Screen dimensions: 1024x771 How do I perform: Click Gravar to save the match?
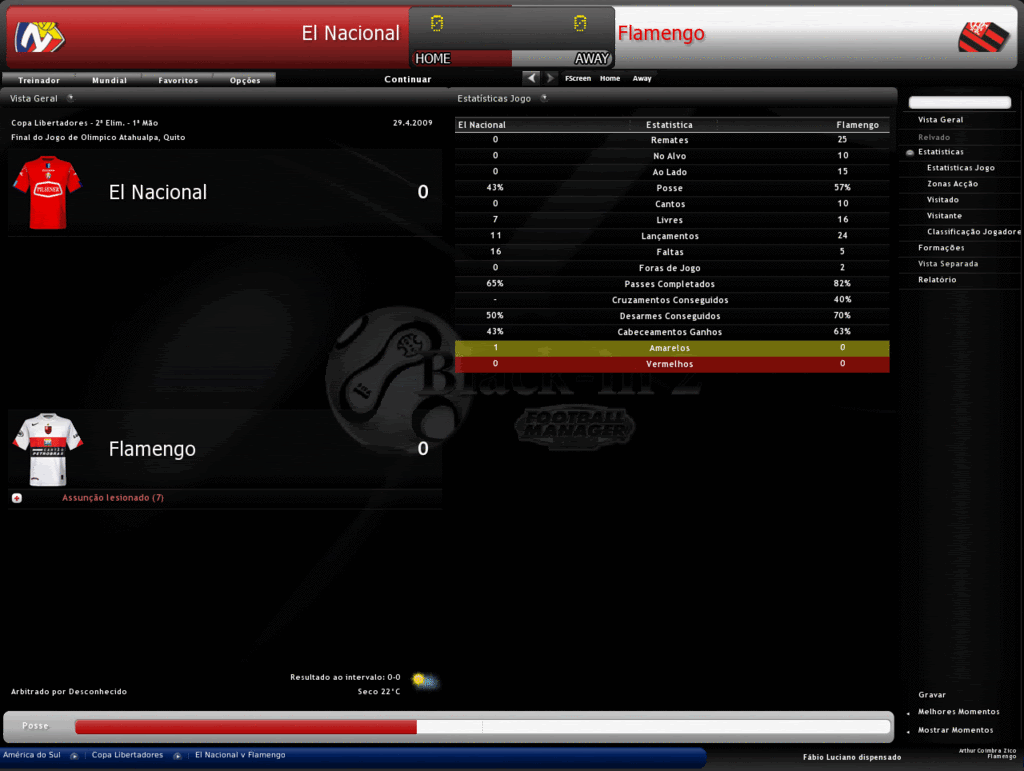(932, 695)
